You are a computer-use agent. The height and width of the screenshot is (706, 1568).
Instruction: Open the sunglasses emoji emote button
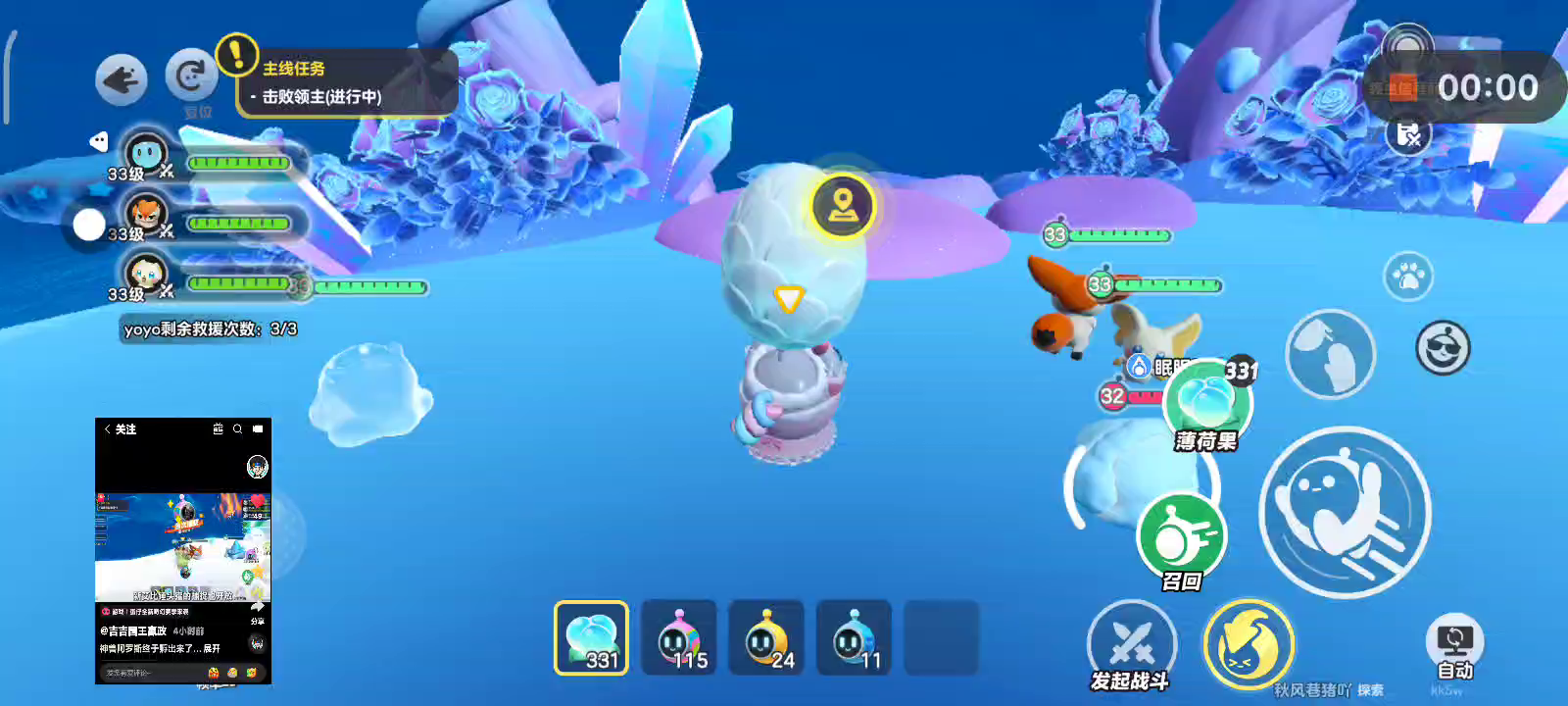[x=1443, y=347]
